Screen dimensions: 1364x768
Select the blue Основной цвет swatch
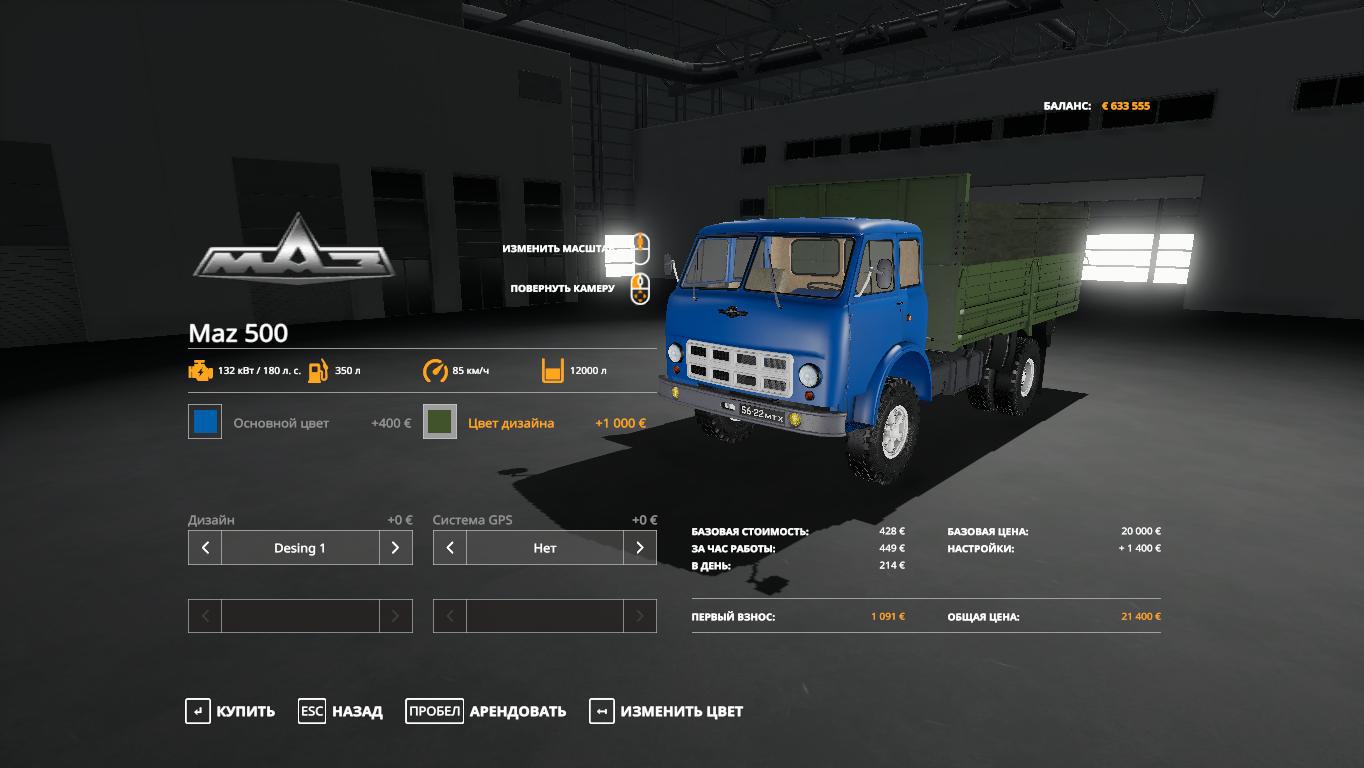click(x=205, y=422)
